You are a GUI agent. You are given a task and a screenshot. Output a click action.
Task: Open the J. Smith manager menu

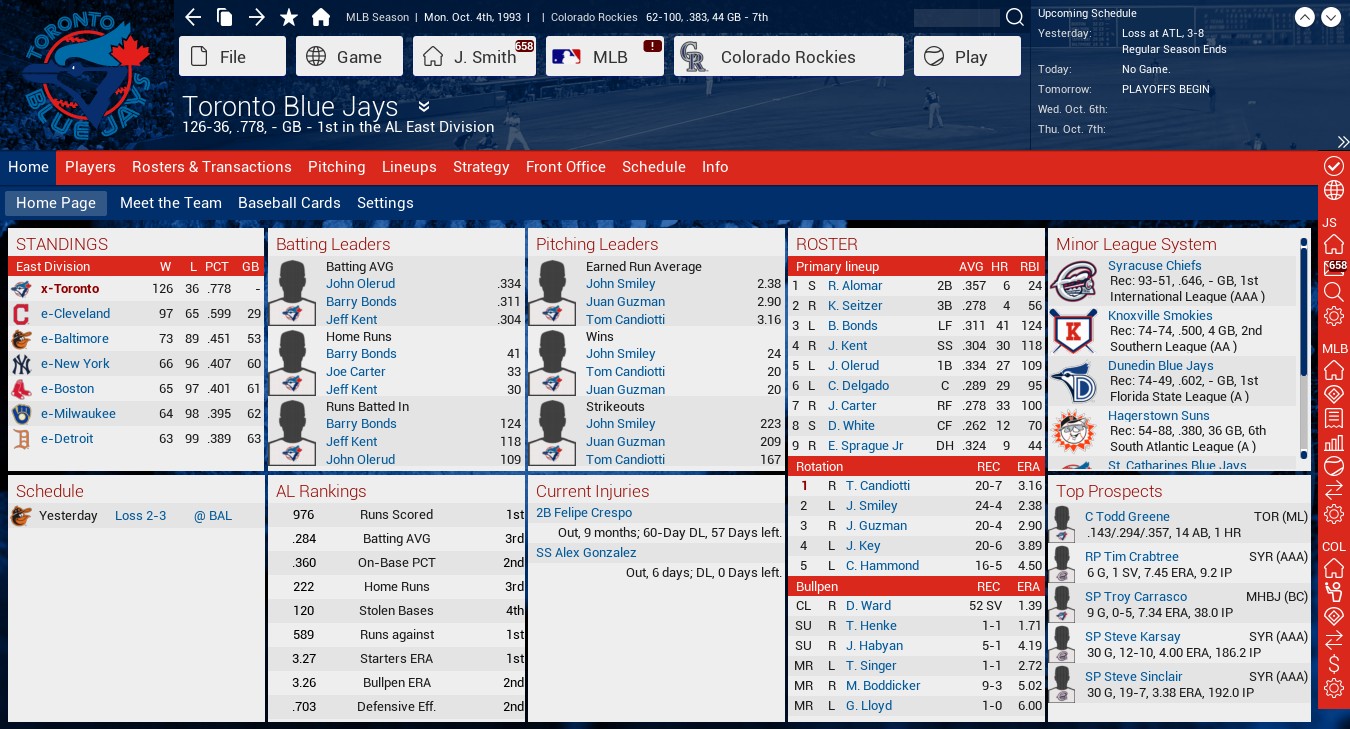(472, 57)
